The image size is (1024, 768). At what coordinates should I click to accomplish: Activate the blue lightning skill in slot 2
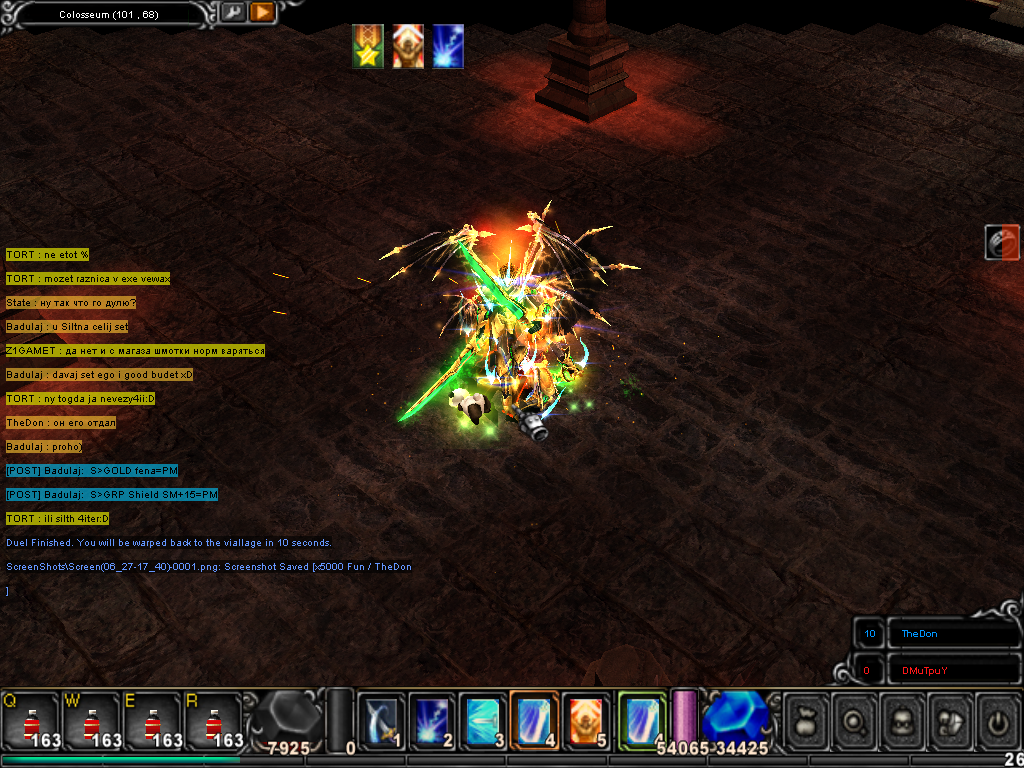click(432, 719)
